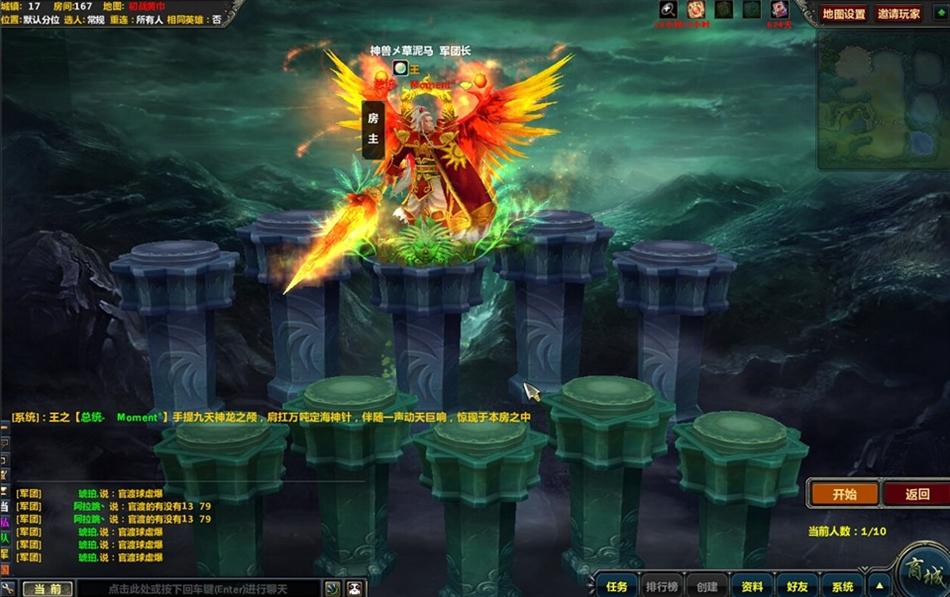This screenshot has width=950, height=597.
Task: Click 邀请玩家 (Invite Players)
Action: pyautogui.click(x=898, y=14)
